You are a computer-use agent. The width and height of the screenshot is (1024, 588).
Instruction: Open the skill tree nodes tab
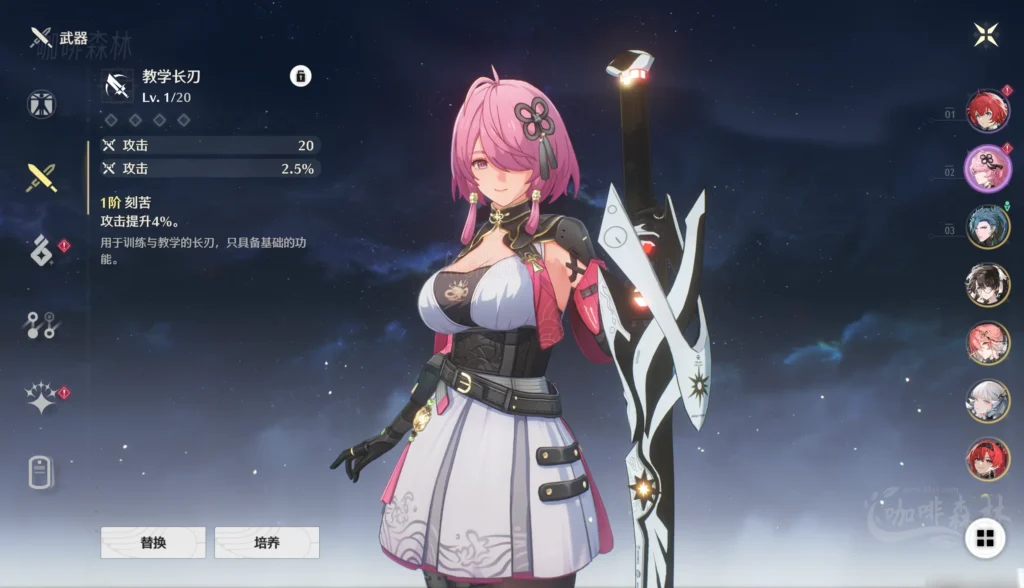(x=42, y=324)
